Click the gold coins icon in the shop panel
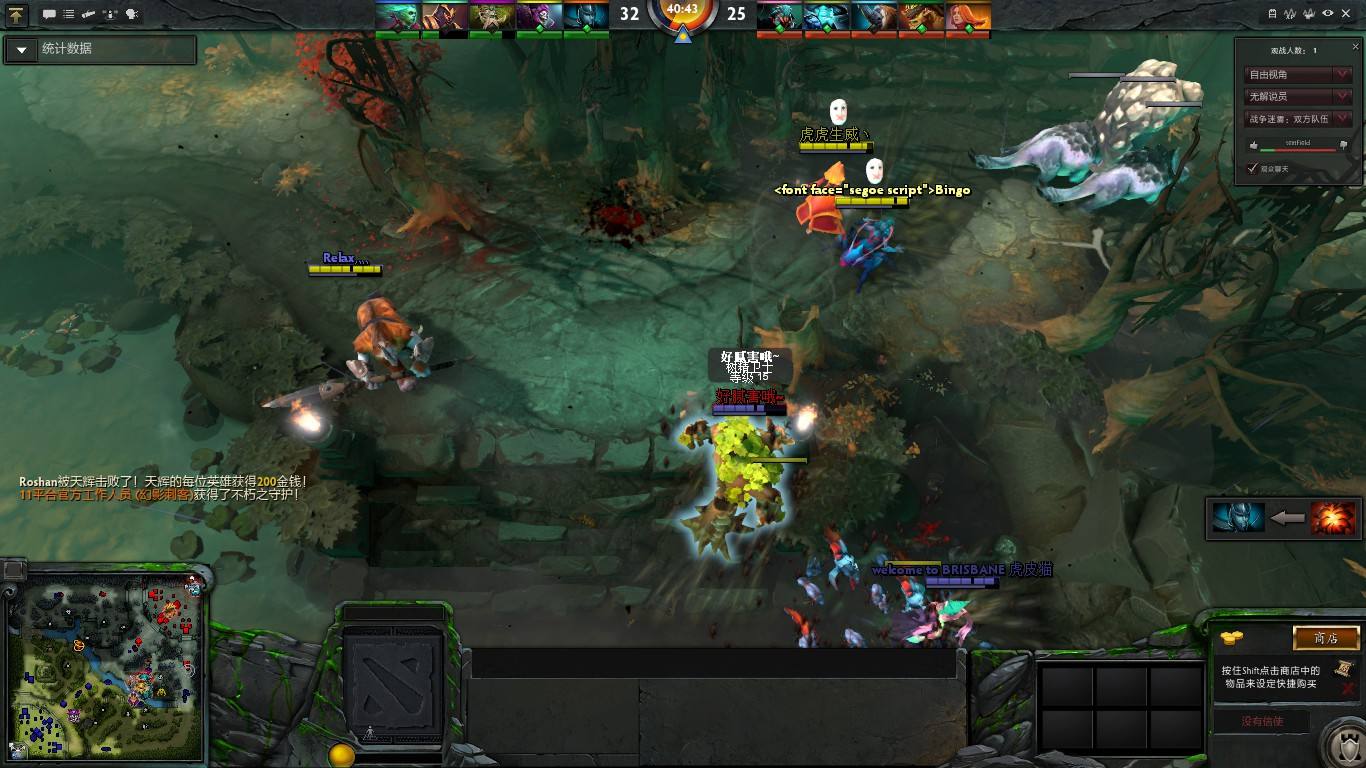 point(1231,637)
